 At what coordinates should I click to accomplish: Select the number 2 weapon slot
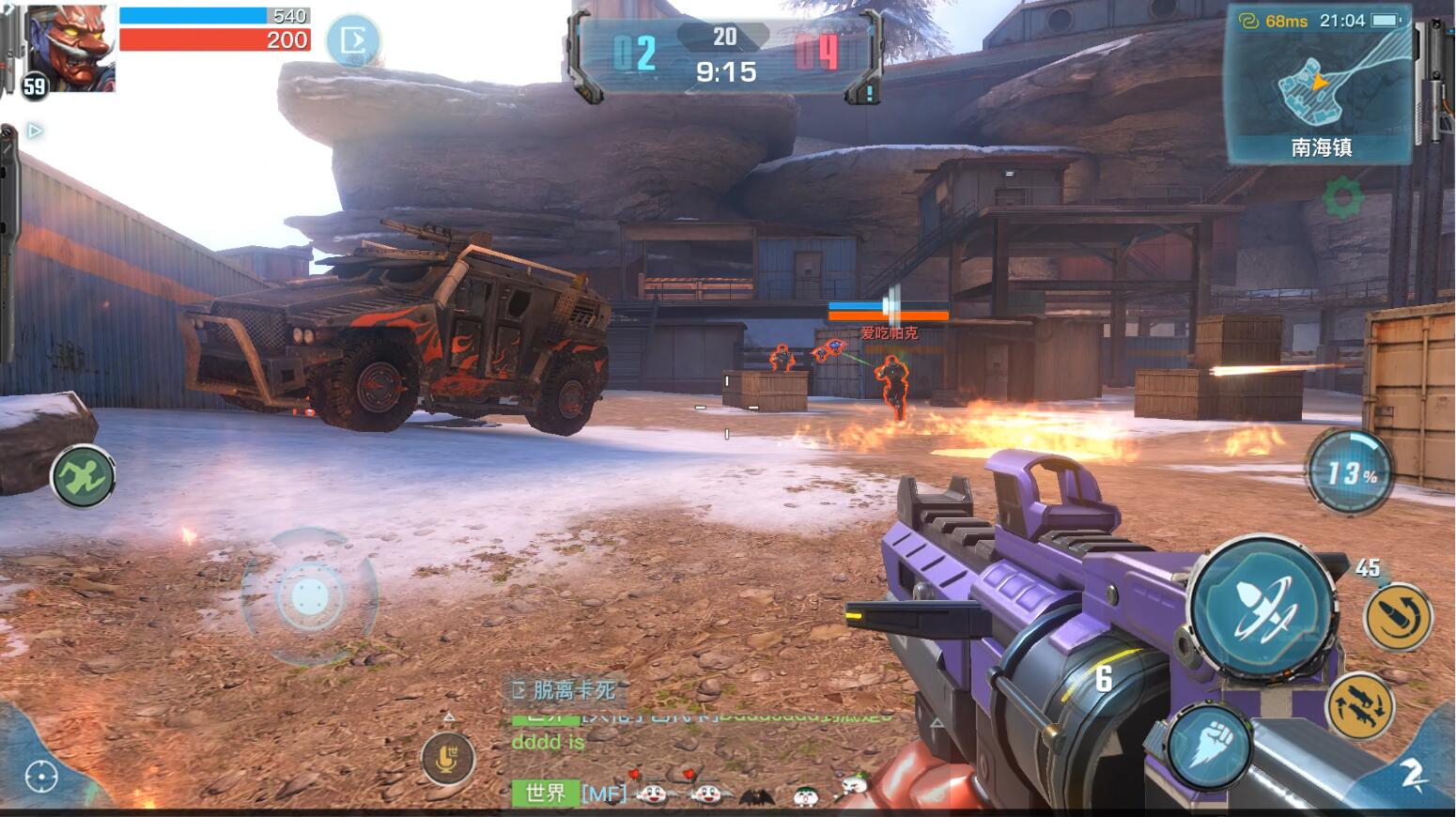click(1412, 774)
